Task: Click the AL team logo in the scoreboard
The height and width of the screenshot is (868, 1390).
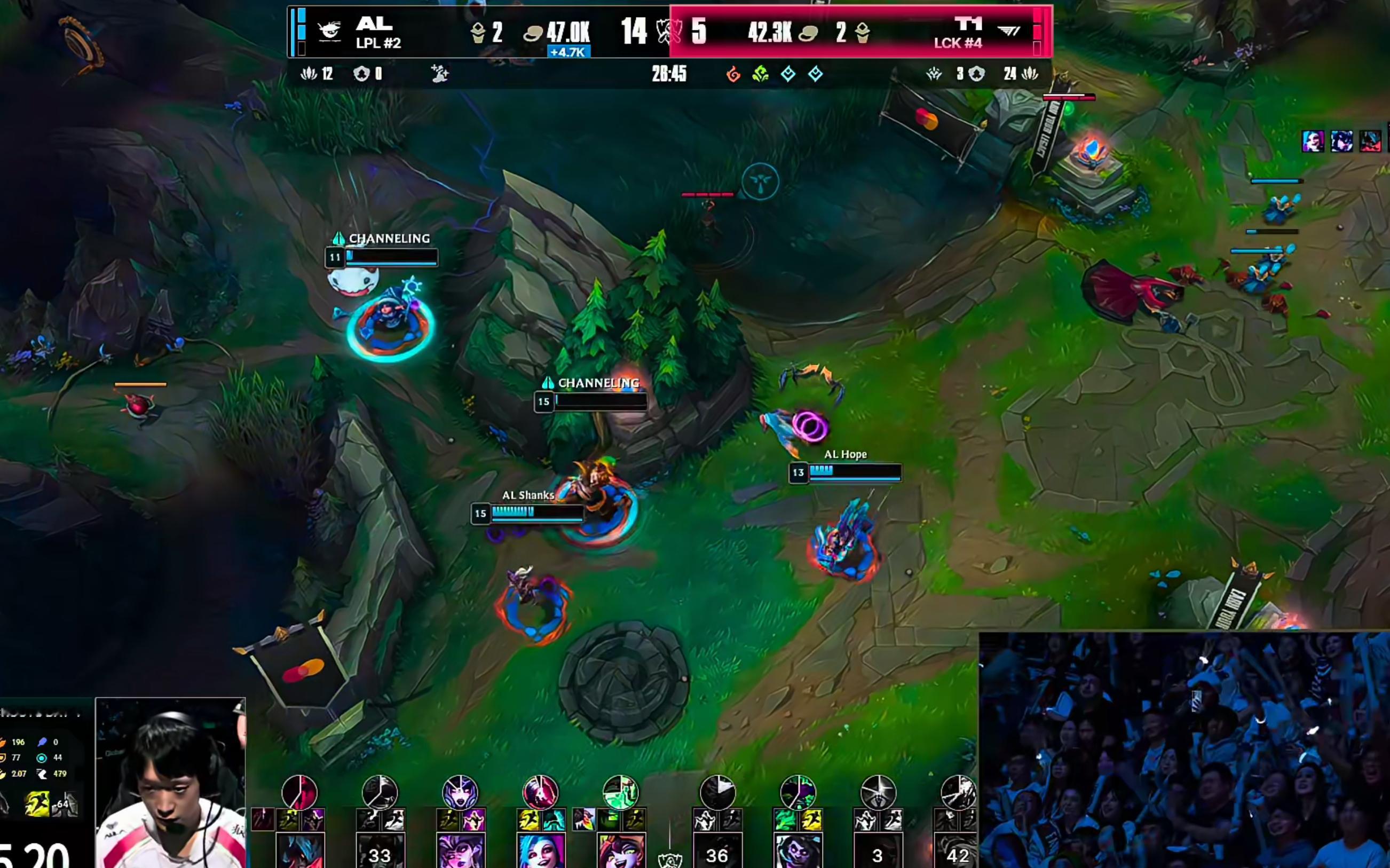Action: click(x=330, y=31)
